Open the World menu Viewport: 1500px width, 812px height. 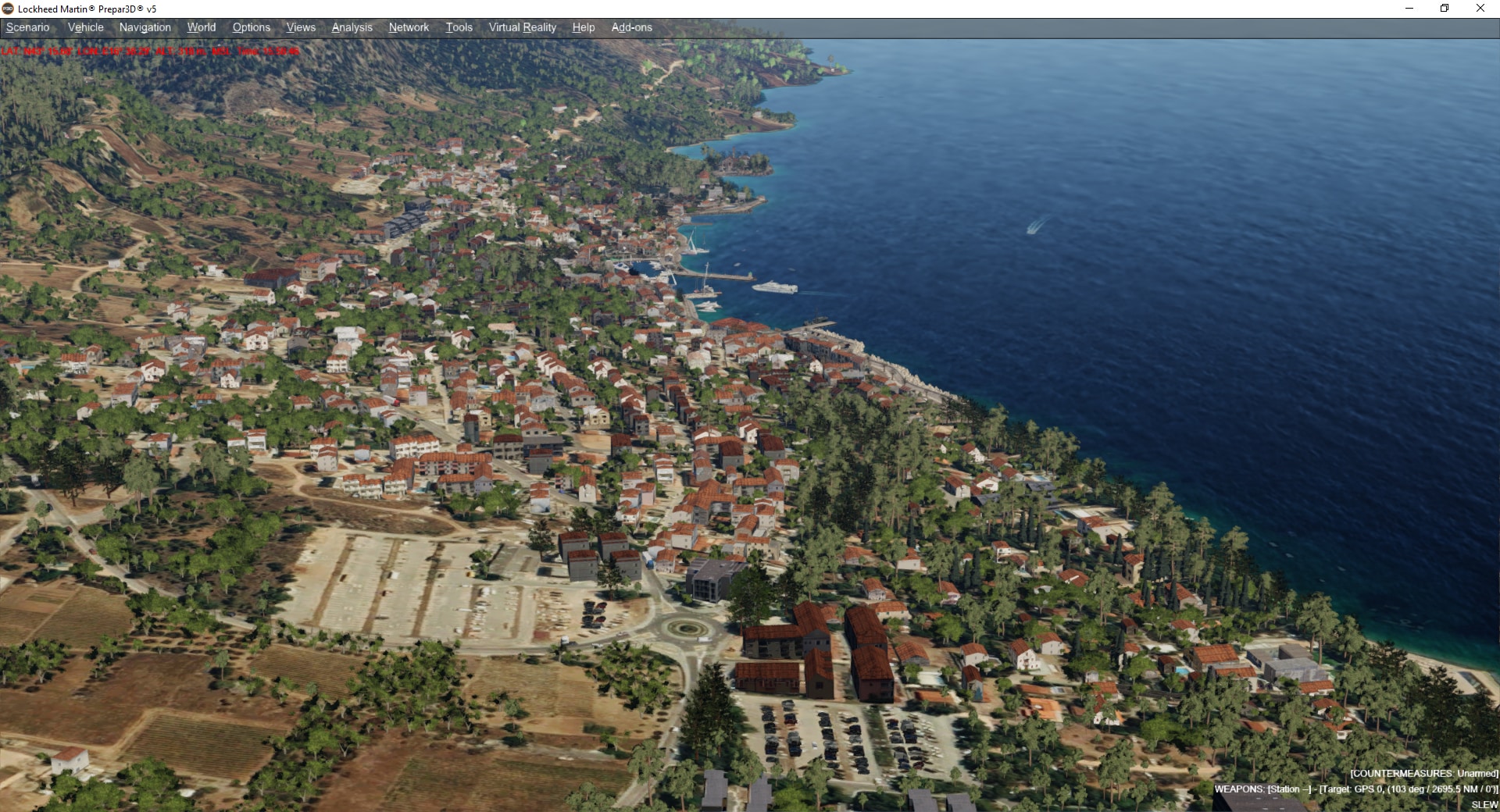tap(202, 27)
